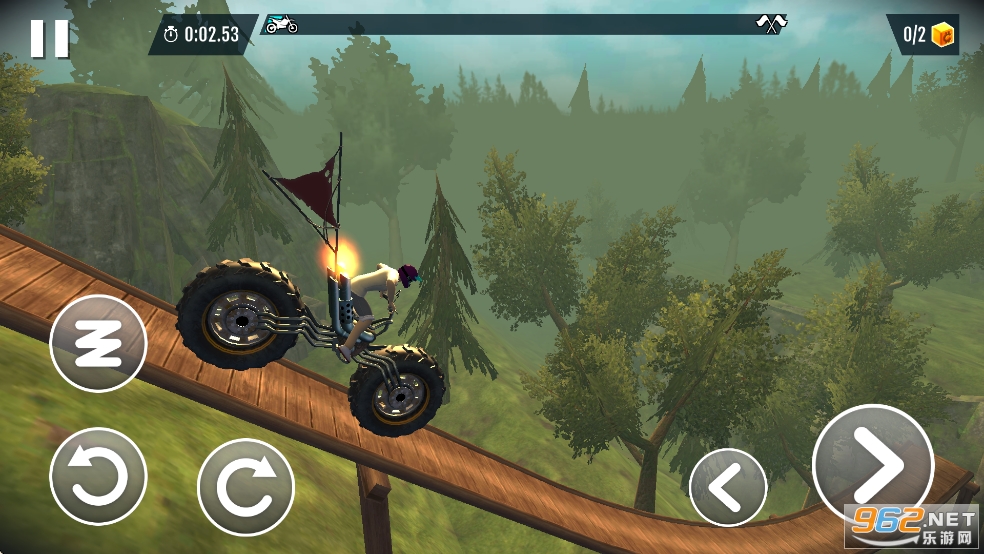Accelerate with the large right-arrow button
This screenshot has width=984, height=554.
click(x=873, y=465)
